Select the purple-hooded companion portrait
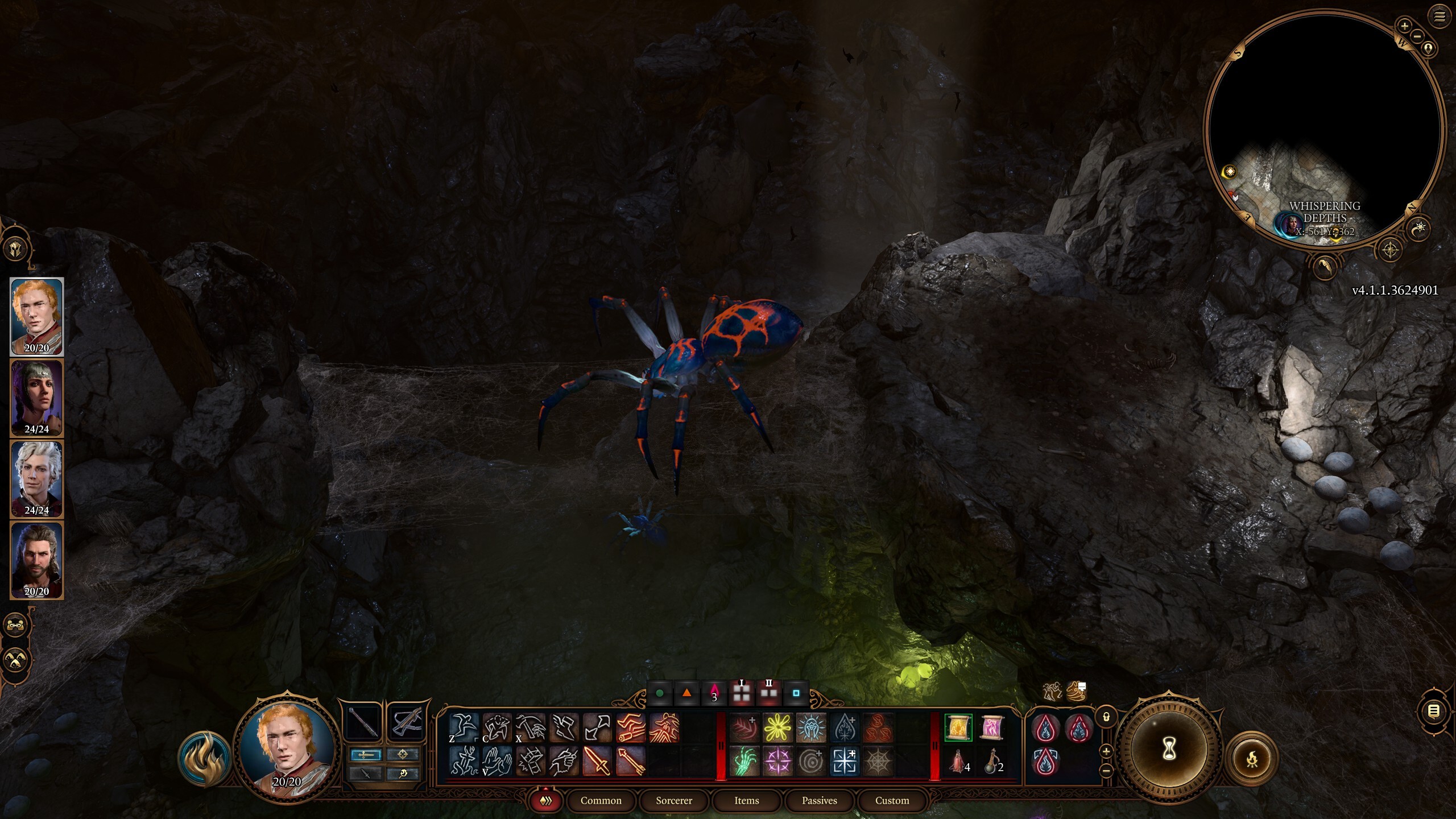Image resolution: width=1456 pixels, height=819 pixels. (x=36, y=398)
